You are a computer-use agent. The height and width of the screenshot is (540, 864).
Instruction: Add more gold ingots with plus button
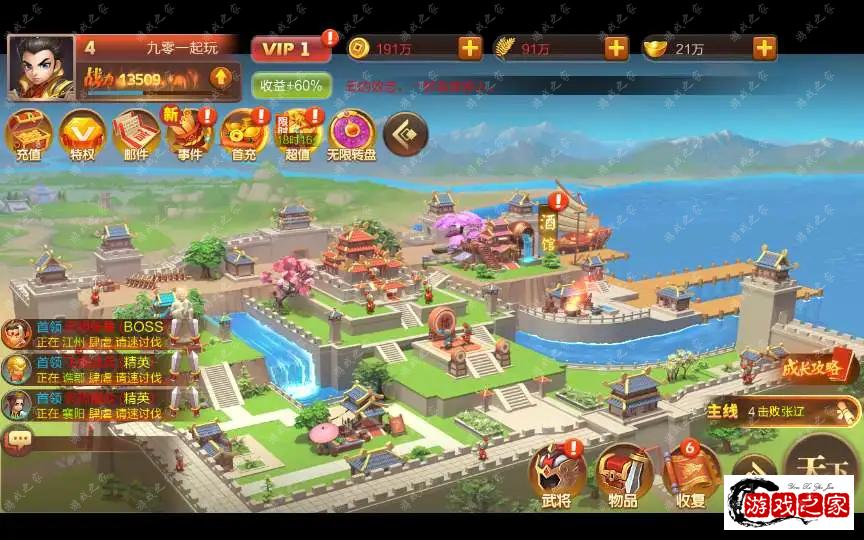pos(765,48)
